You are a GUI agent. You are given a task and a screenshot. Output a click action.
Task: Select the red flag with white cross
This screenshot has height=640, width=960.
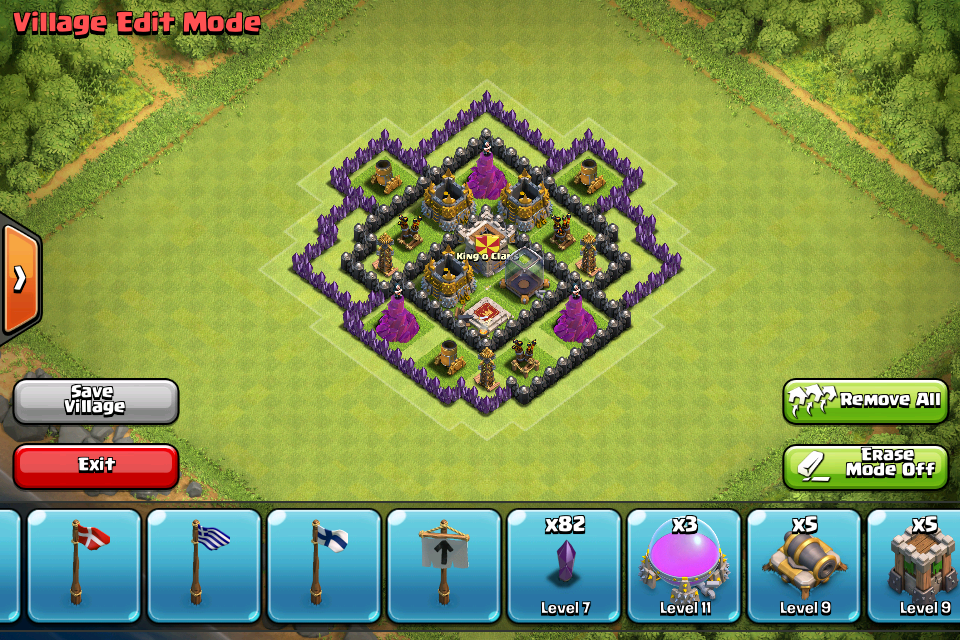point(85,565)
